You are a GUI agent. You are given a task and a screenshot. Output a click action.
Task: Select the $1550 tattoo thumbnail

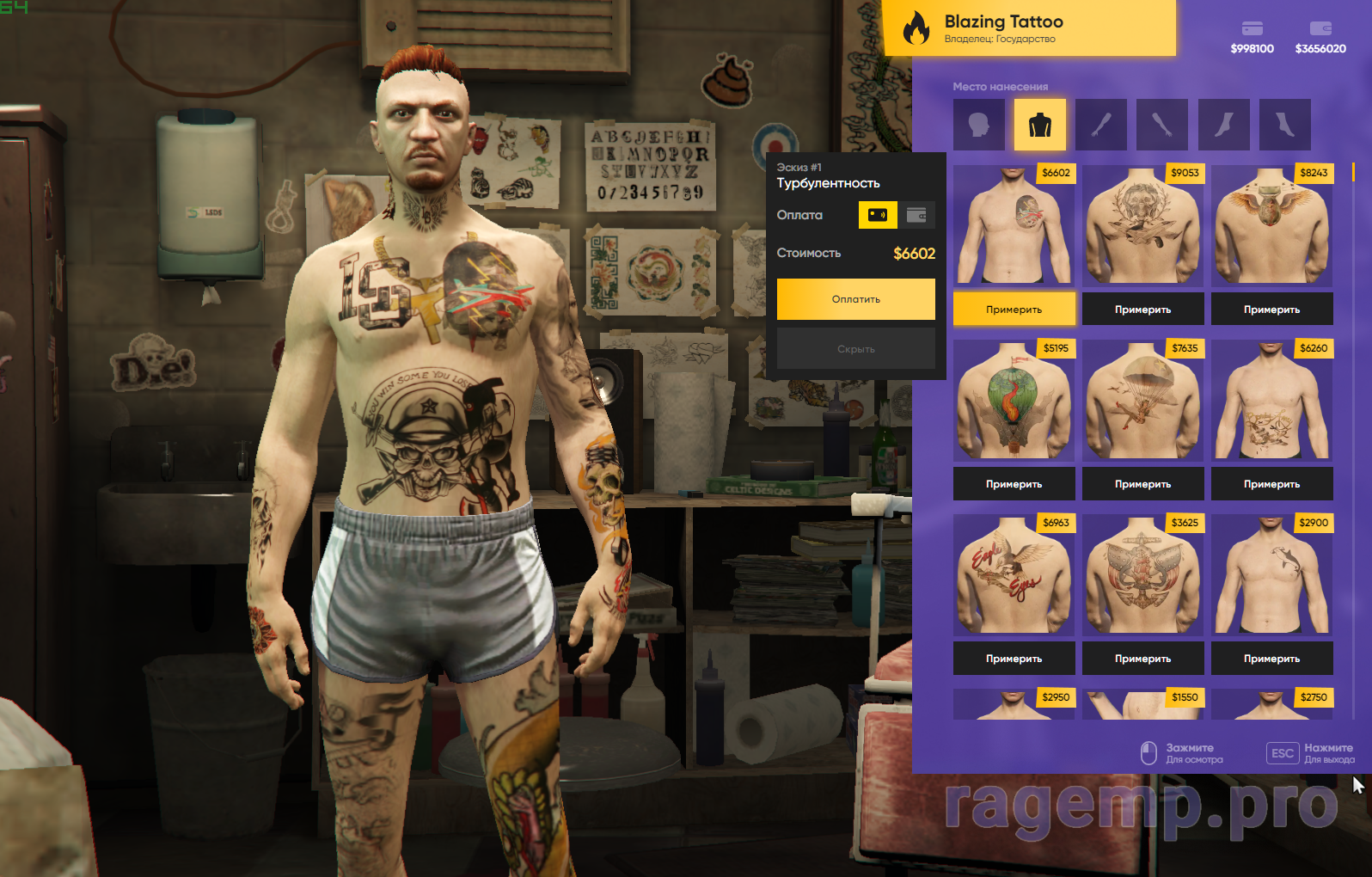pyautogui.click(x=1142, y=705)
